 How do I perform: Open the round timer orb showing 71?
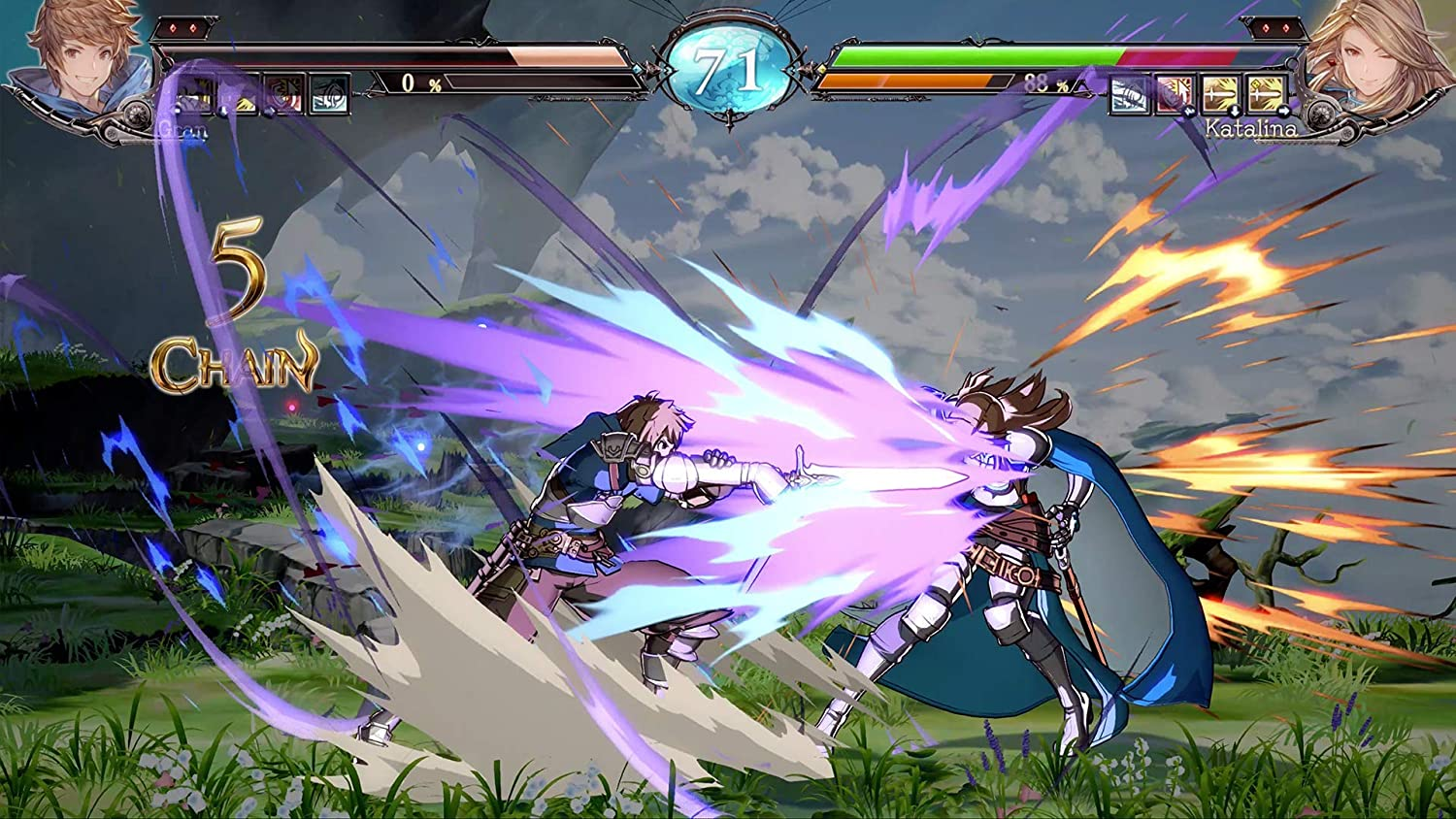tap(728, 68)
